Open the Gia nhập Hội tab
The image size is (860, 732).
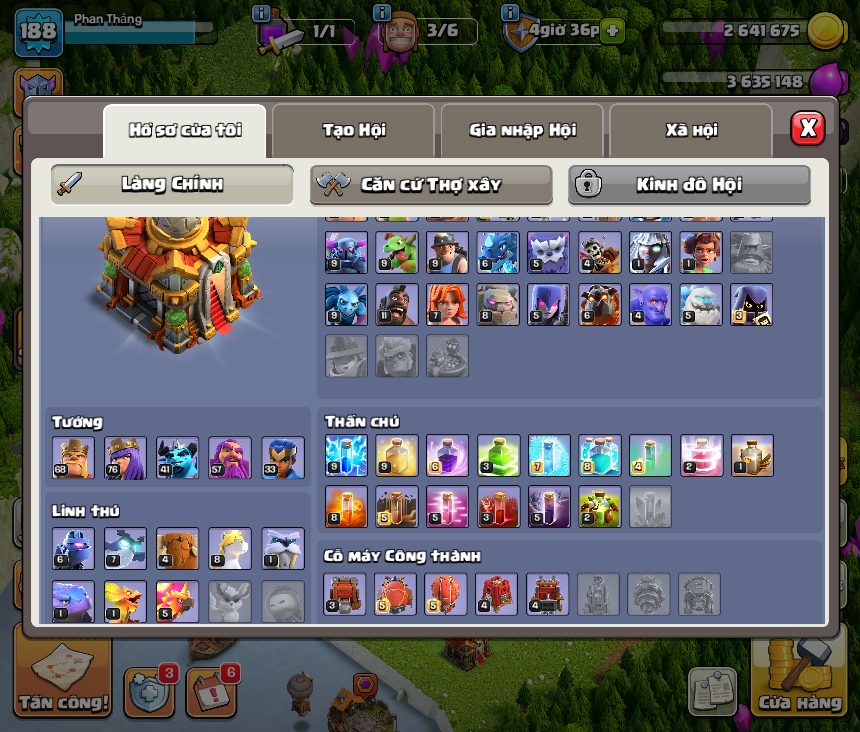(522, 130)
